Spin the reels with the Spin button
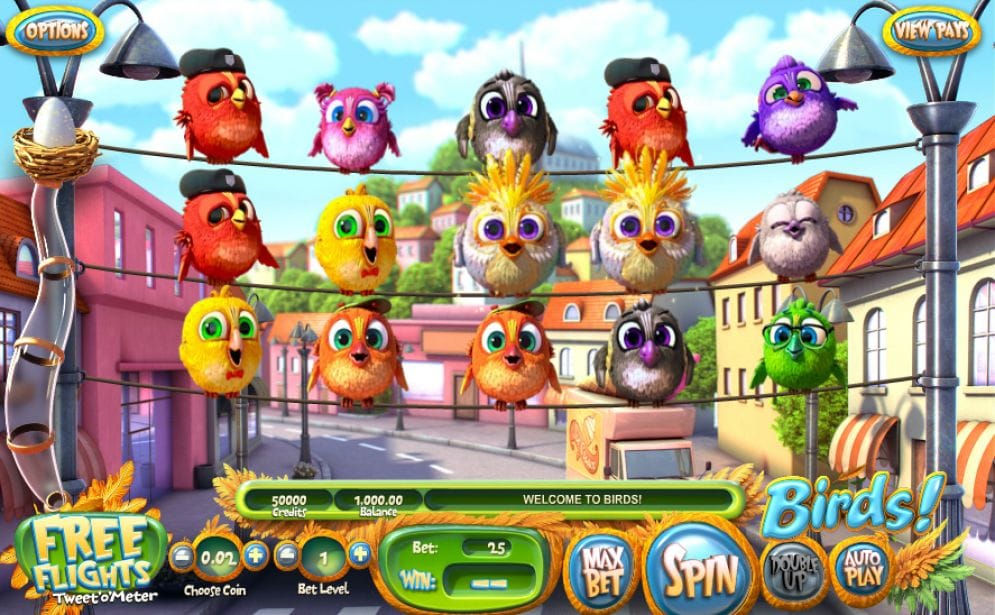The width and height of the screenshot is (995, 615). 700,574
